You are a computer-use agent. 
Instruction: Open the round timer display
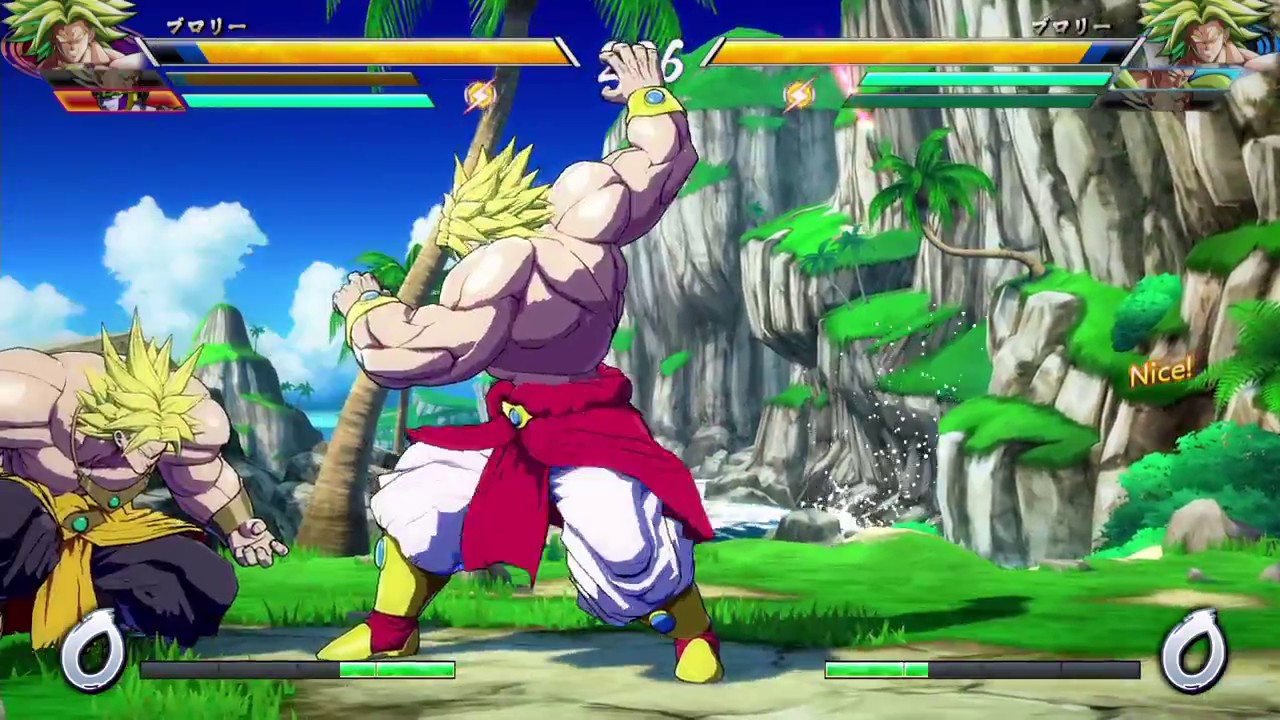(640, 60)
